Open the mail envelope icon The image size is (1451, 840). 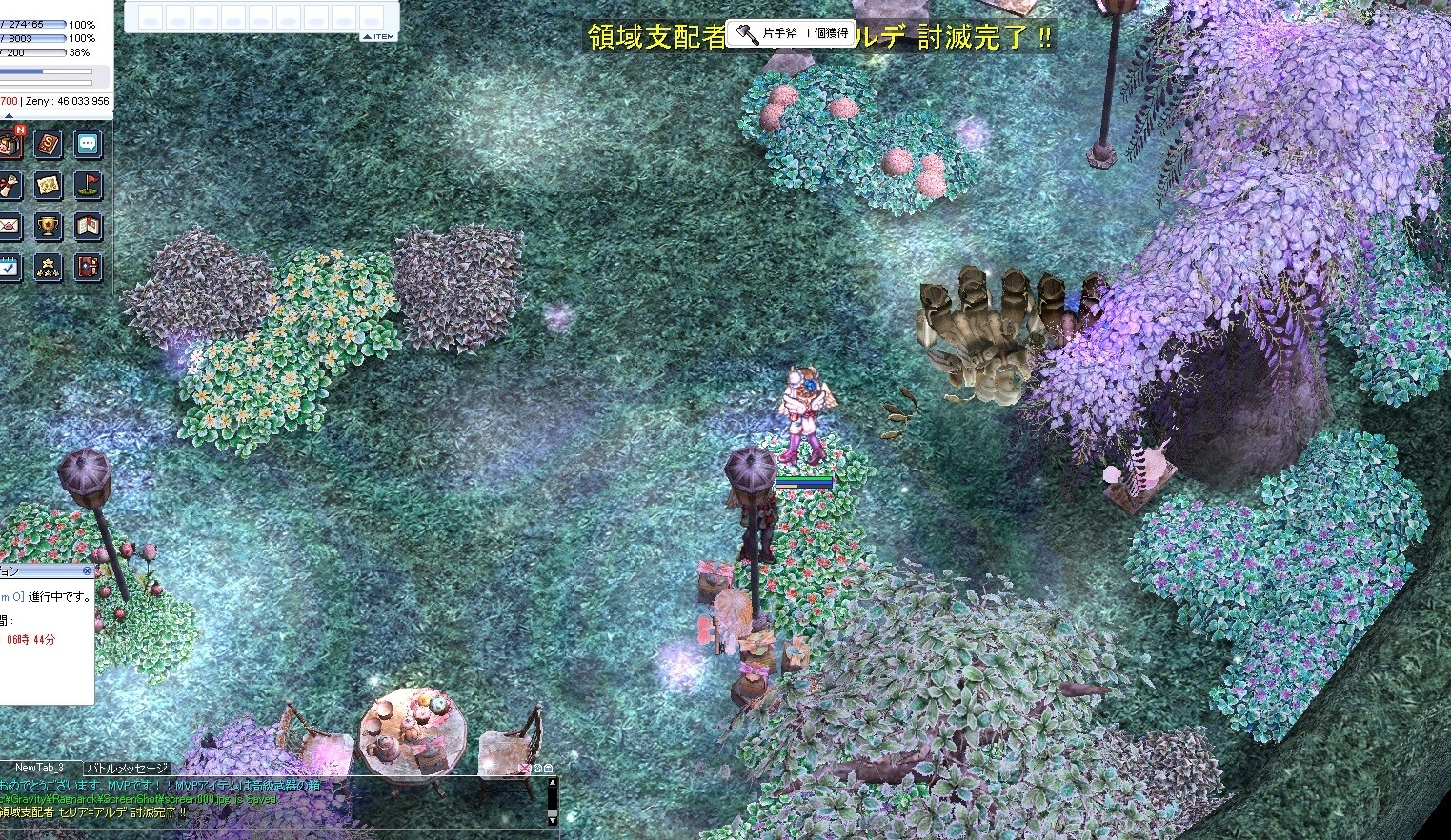[x=10, y=227]
